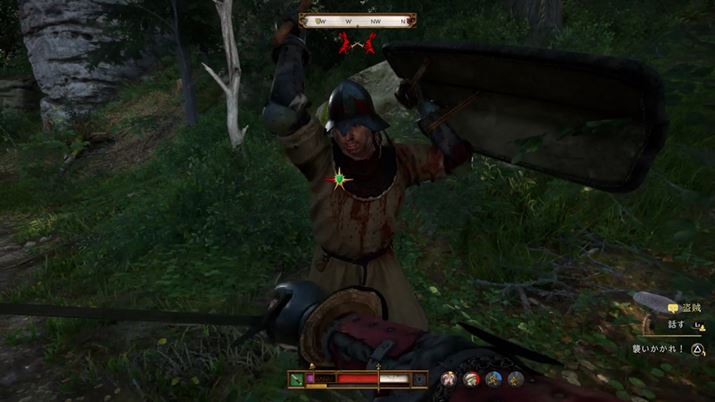Select the red-and-white status effect icon
The image size is (715, 402).
(471, 379)
